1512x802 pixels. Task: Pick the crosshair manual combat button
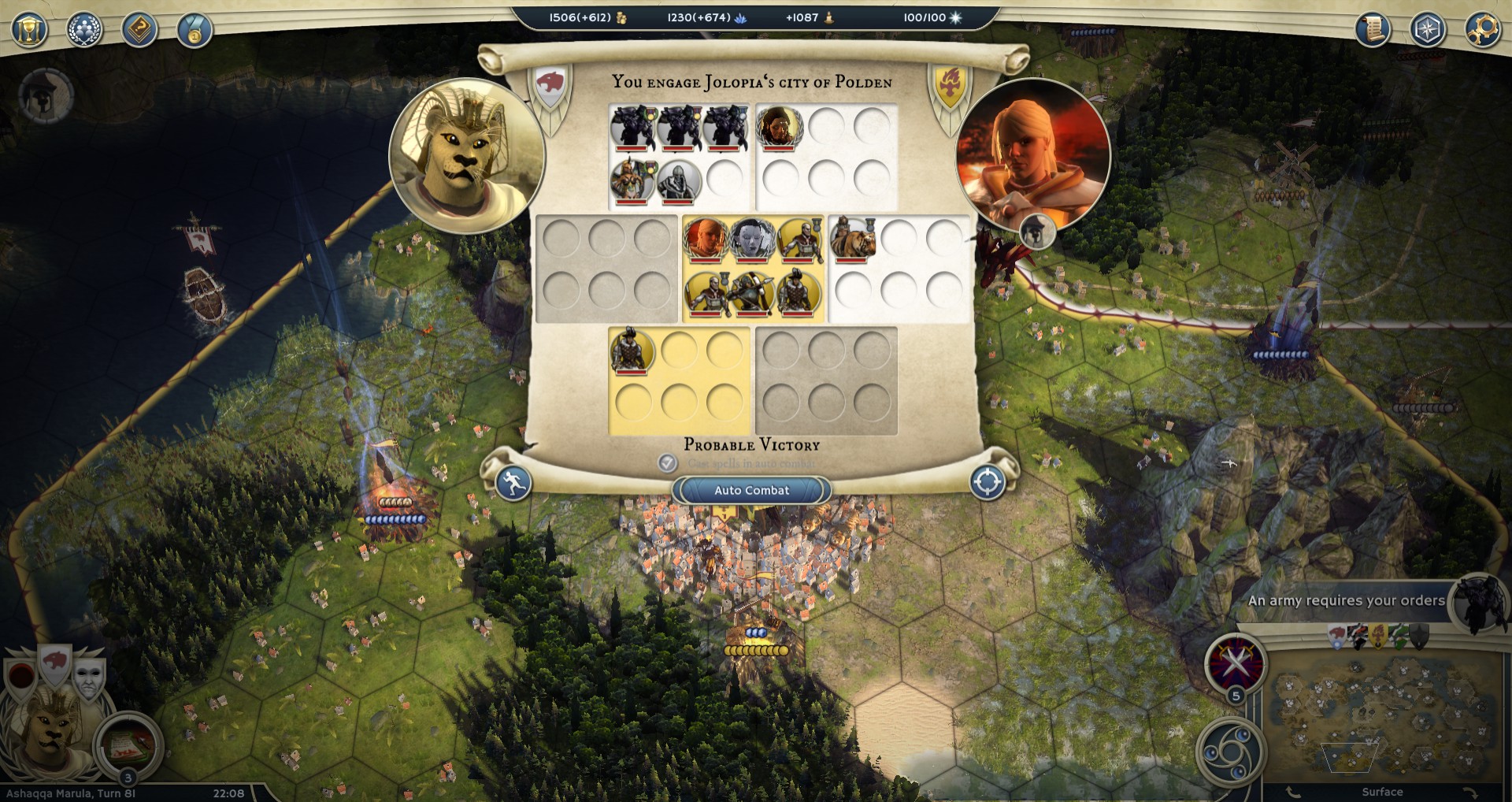pos(988,482)
